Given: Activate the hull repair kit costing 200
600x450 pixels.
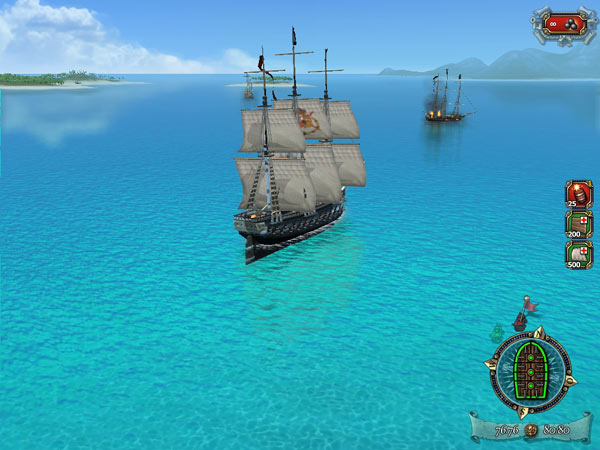Looking at the screenshot, I should coord(578,224).
